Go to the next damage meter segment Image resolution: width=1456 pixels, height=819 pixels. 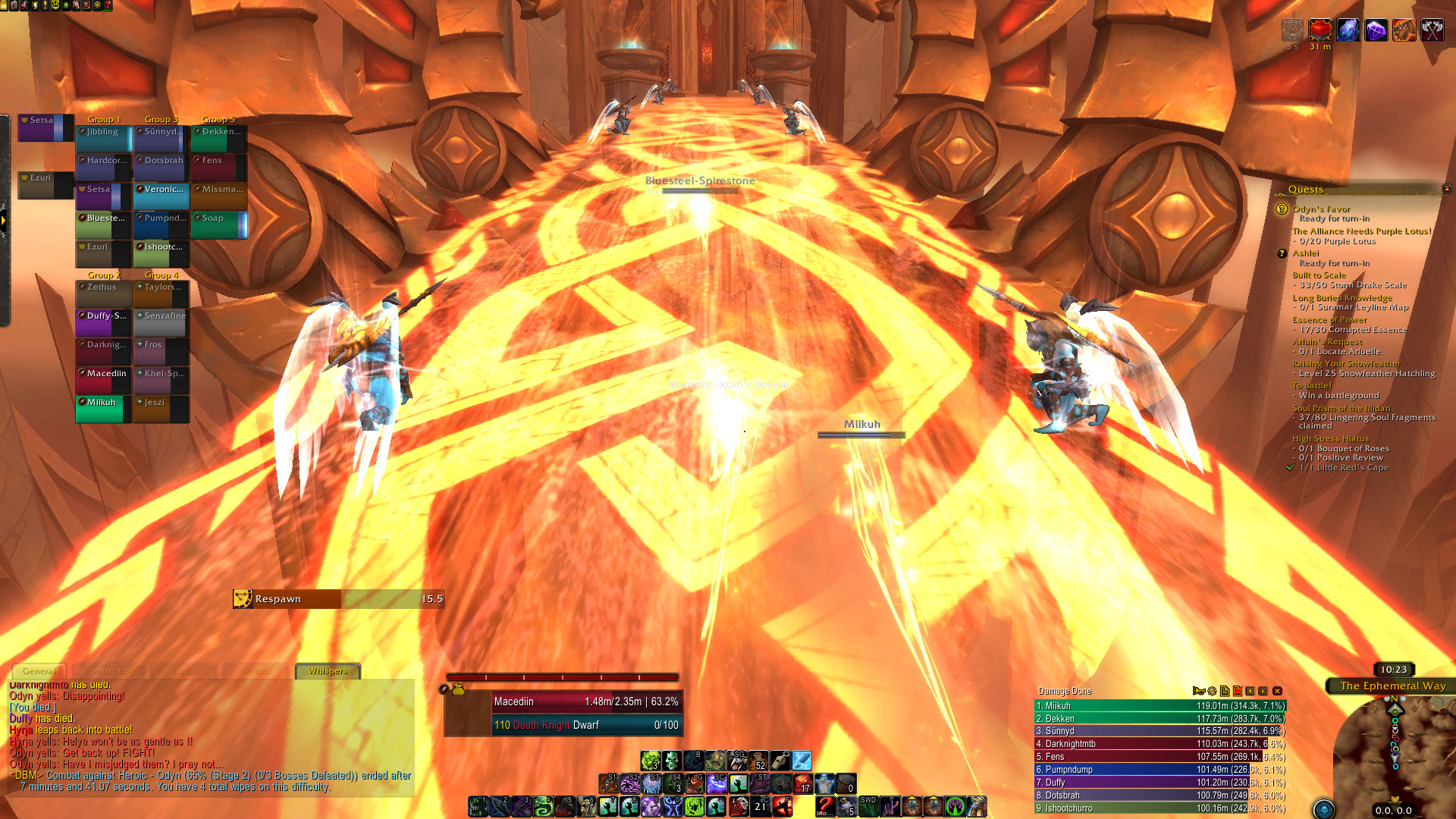(x=1263, y=691)
